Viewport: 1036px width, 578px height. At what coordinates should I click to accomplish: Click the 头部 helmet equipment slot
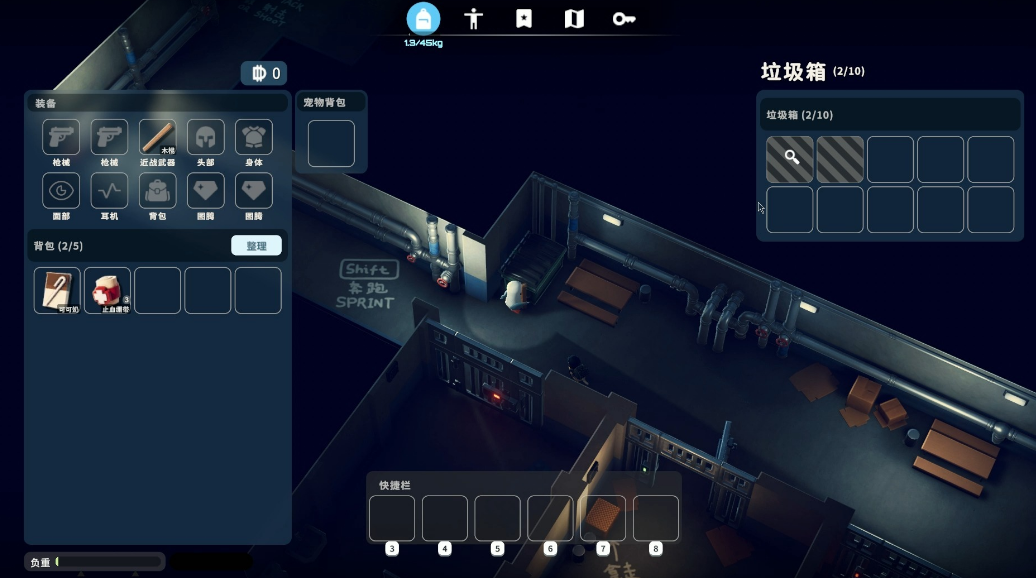206,138
